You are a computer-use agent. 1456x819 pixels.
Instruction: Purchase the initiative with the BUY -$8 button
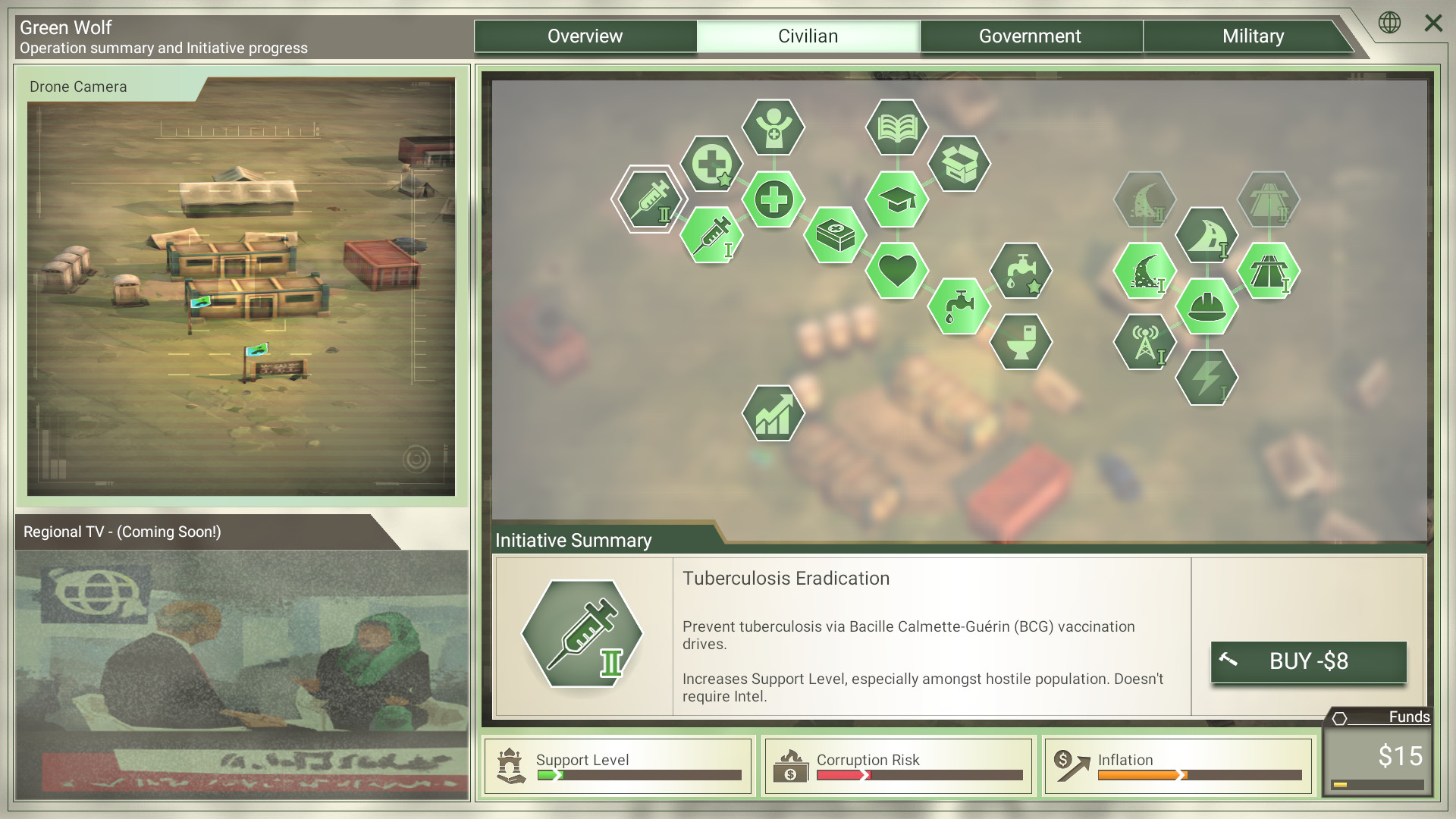[1308, 661]
